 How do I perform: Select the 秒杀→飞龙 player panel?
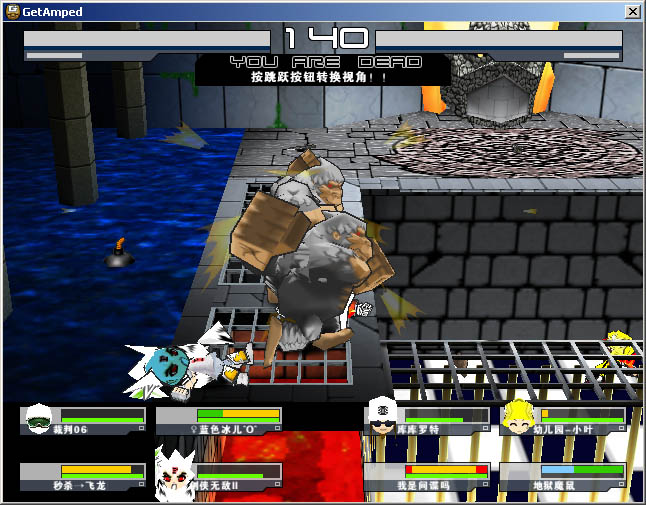pos(84,476)
